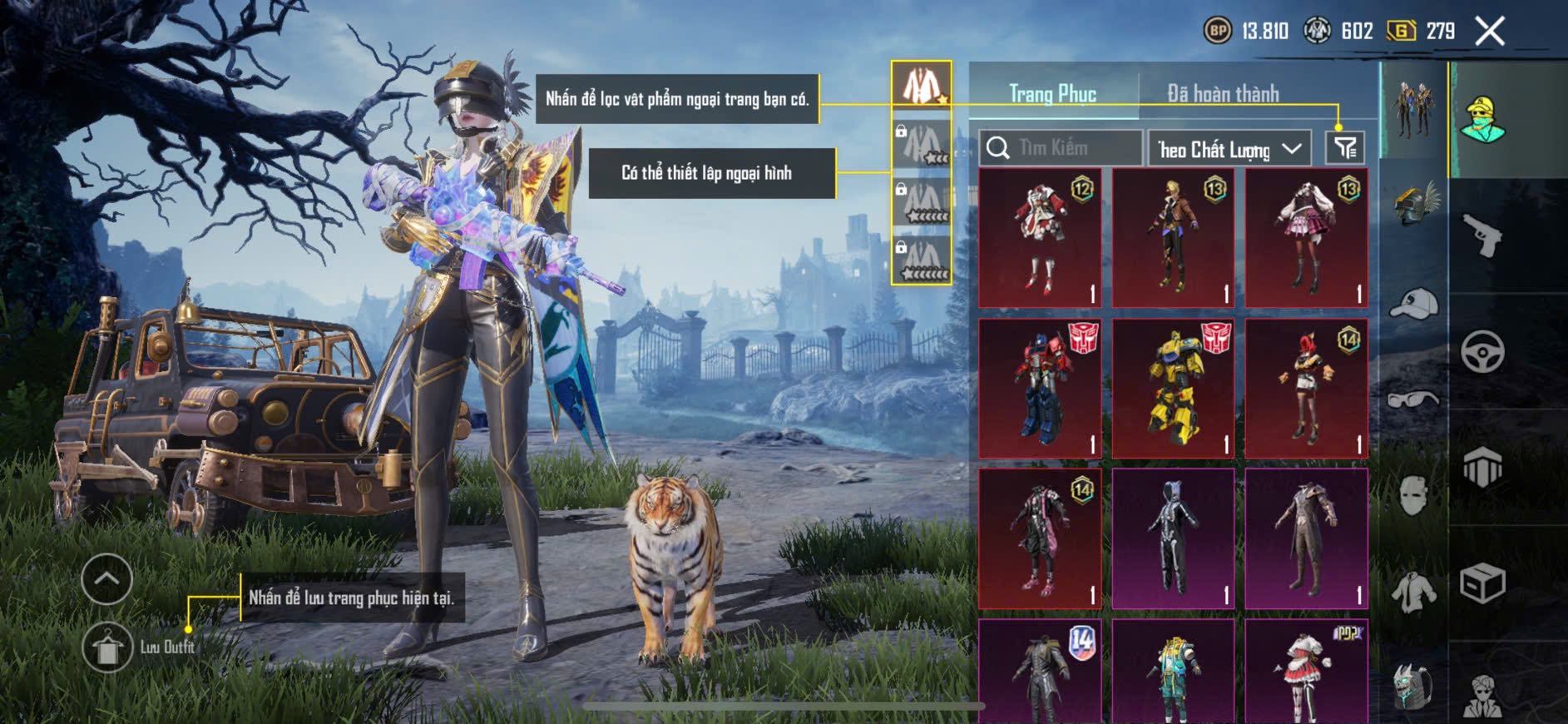
Task: Select the first outfit preset slot
Action: [922, 84]
